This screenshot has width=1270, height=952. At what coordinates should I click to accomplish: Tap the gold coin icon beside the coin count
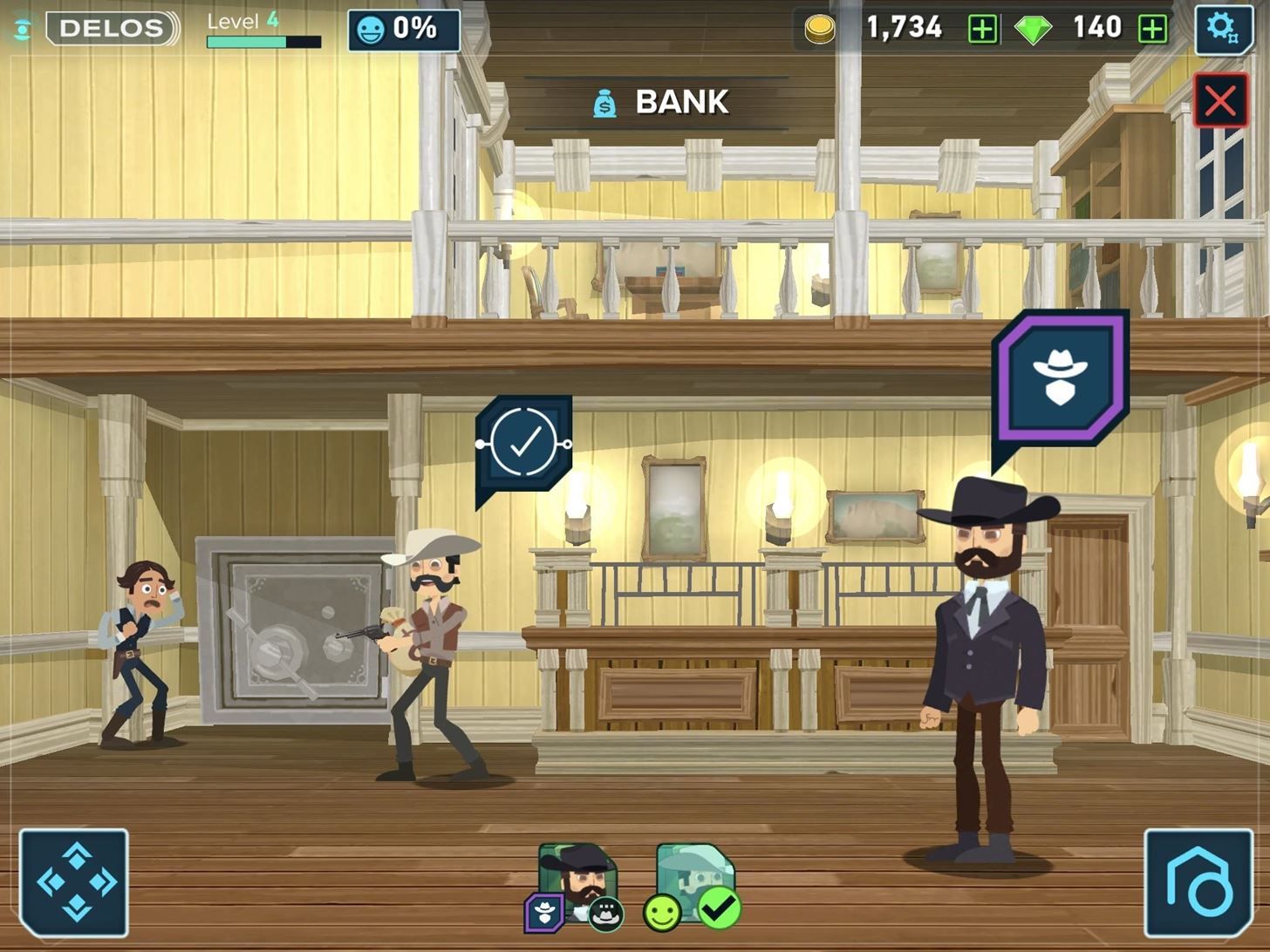click(x=818, y=27)
